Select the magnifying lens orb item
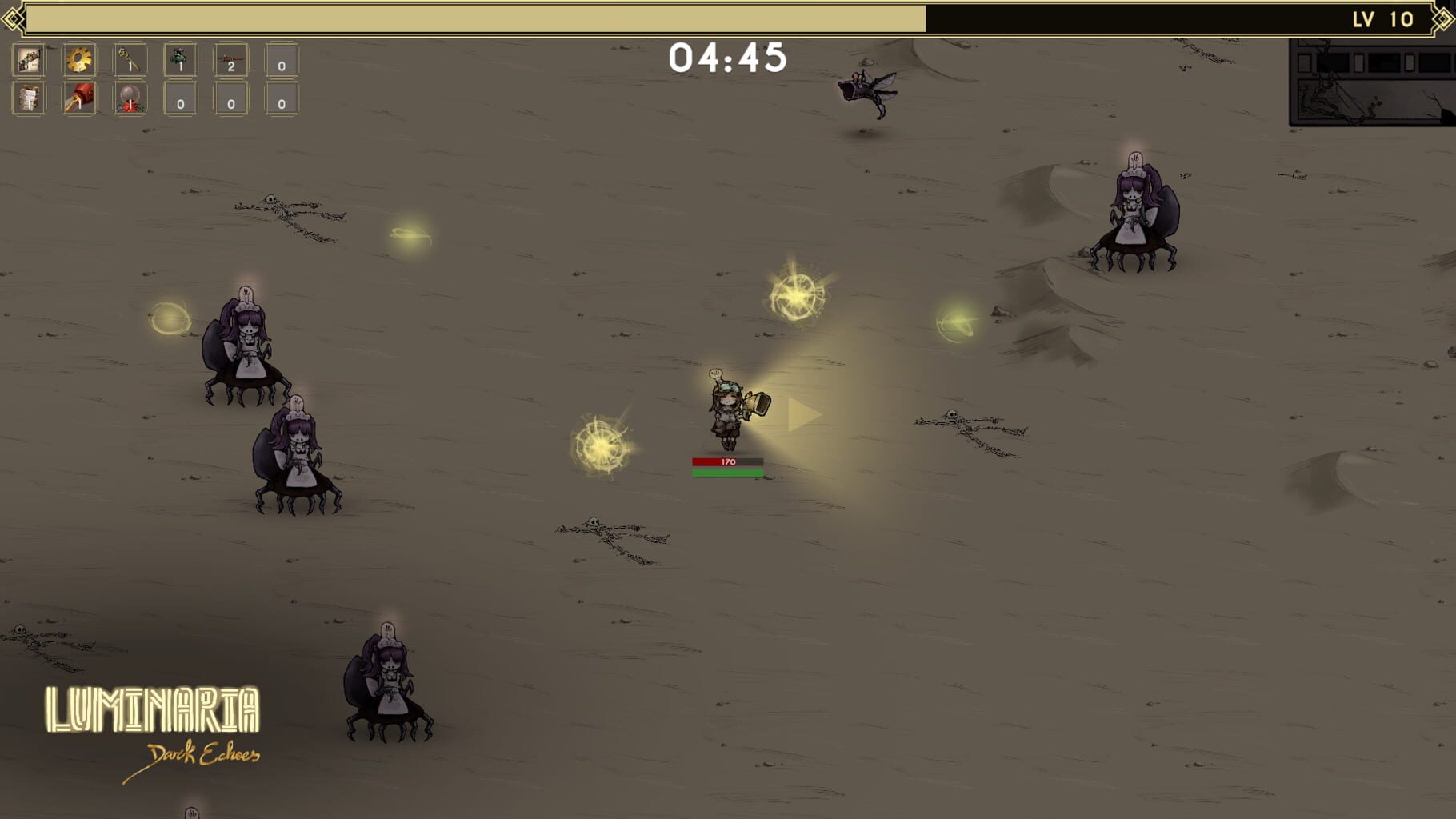The height and width of the screenshot is (819, 1456). pos(130,98)
